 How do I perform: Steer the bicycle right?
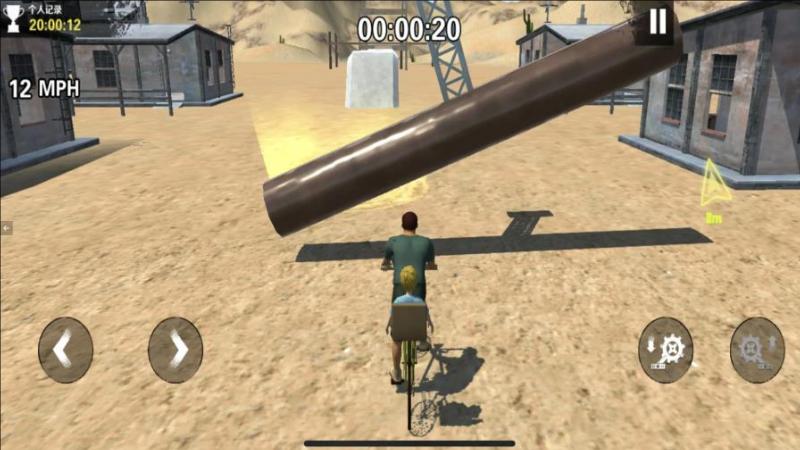coord(175,350)
